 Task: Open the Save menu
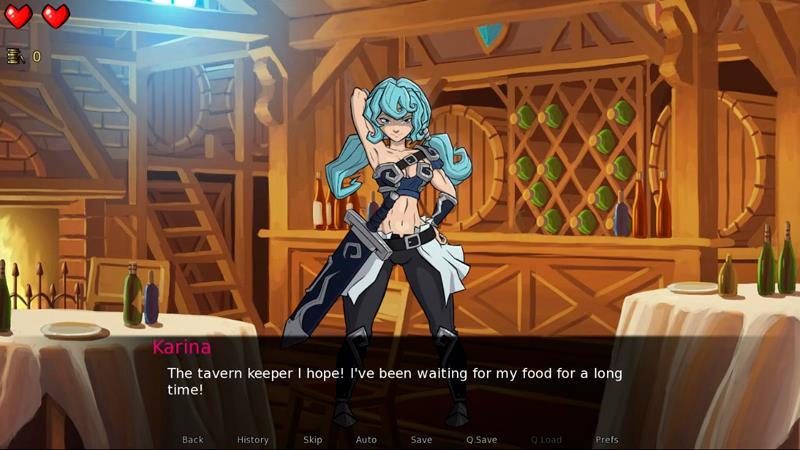pos(422,440)
